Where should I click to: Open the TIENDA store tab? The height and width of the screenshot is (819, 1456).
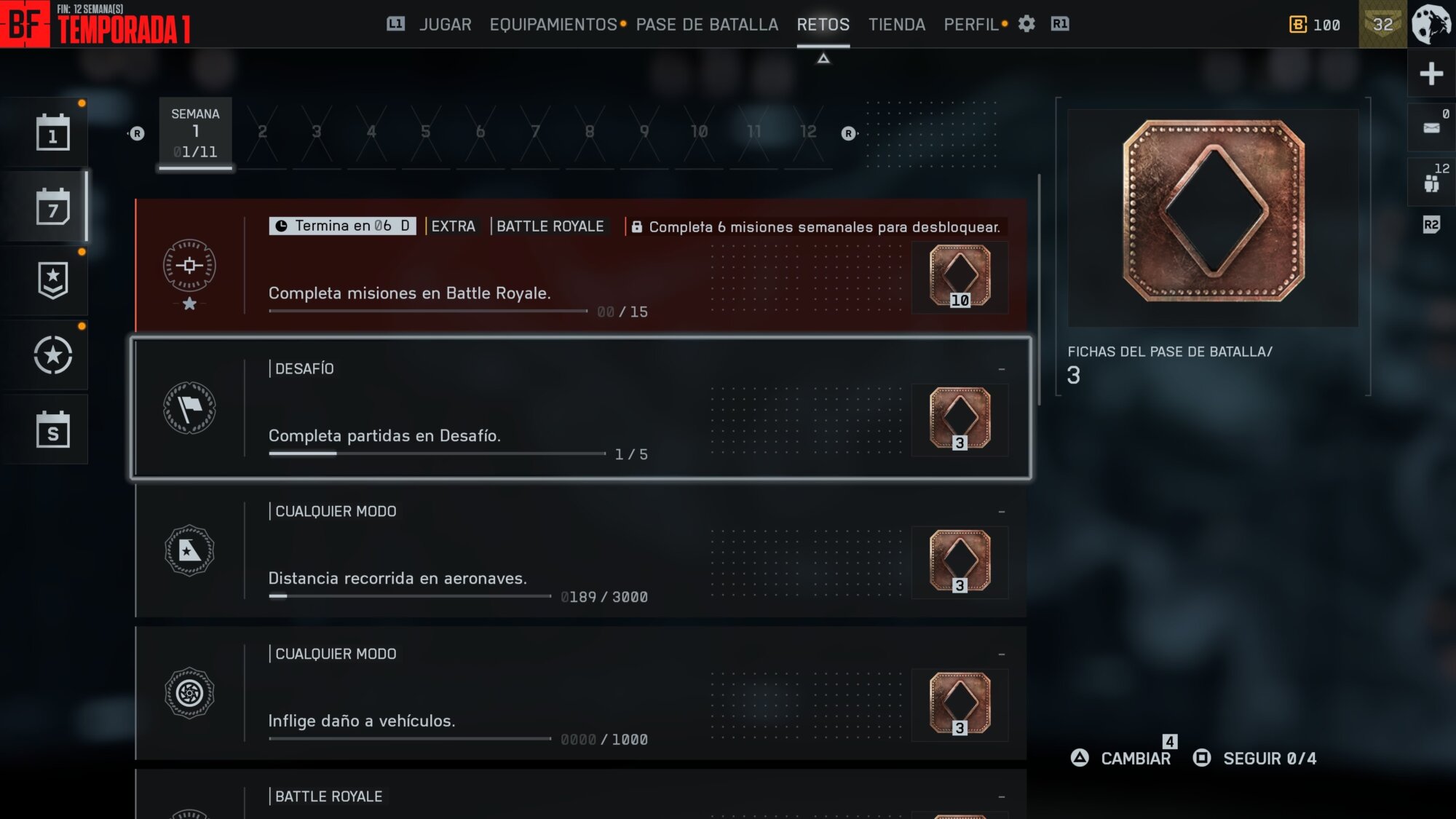tap(896, 25)
